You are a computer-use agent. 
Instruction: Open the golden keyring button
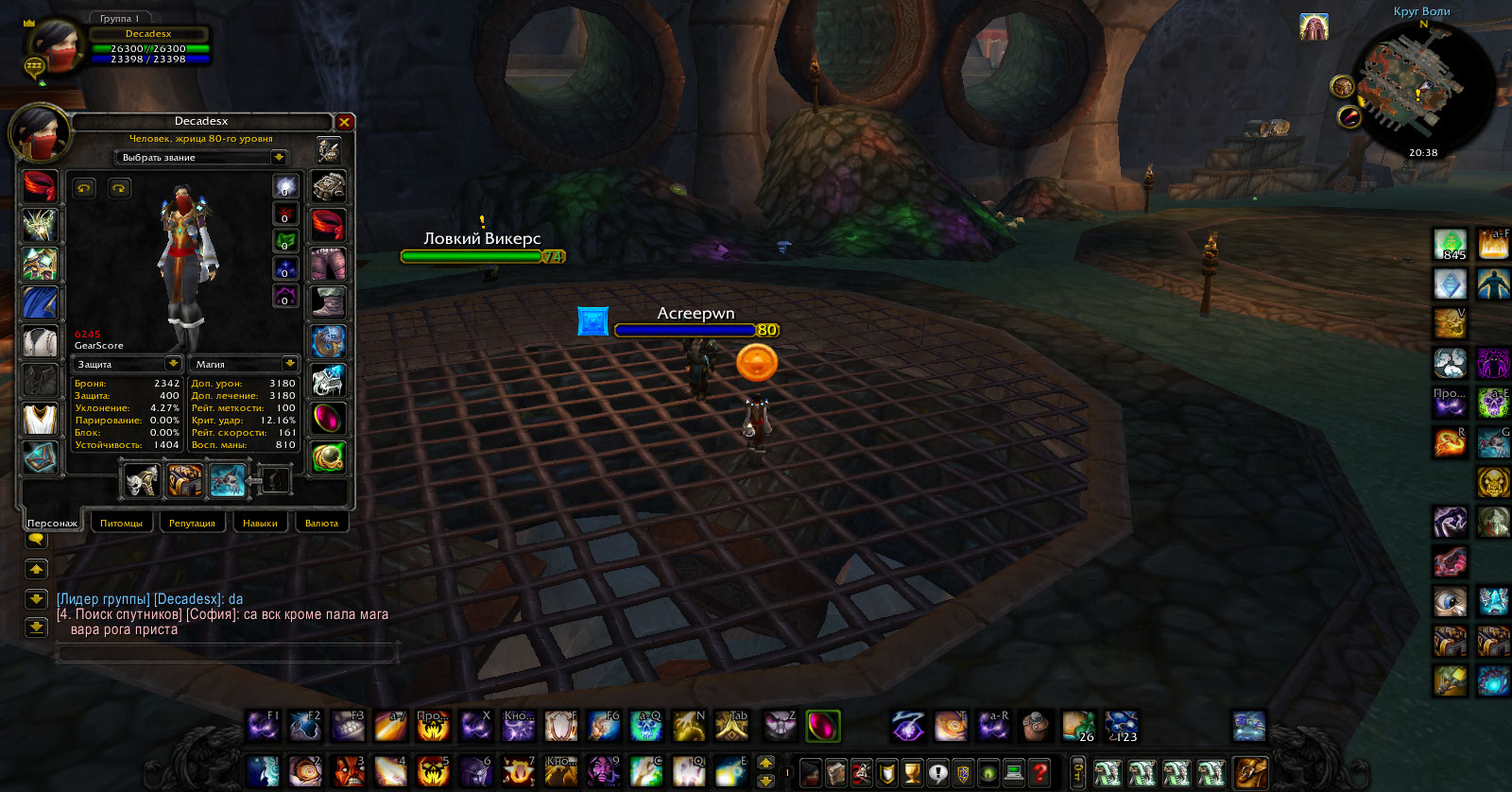click(x=1077, y=773)
